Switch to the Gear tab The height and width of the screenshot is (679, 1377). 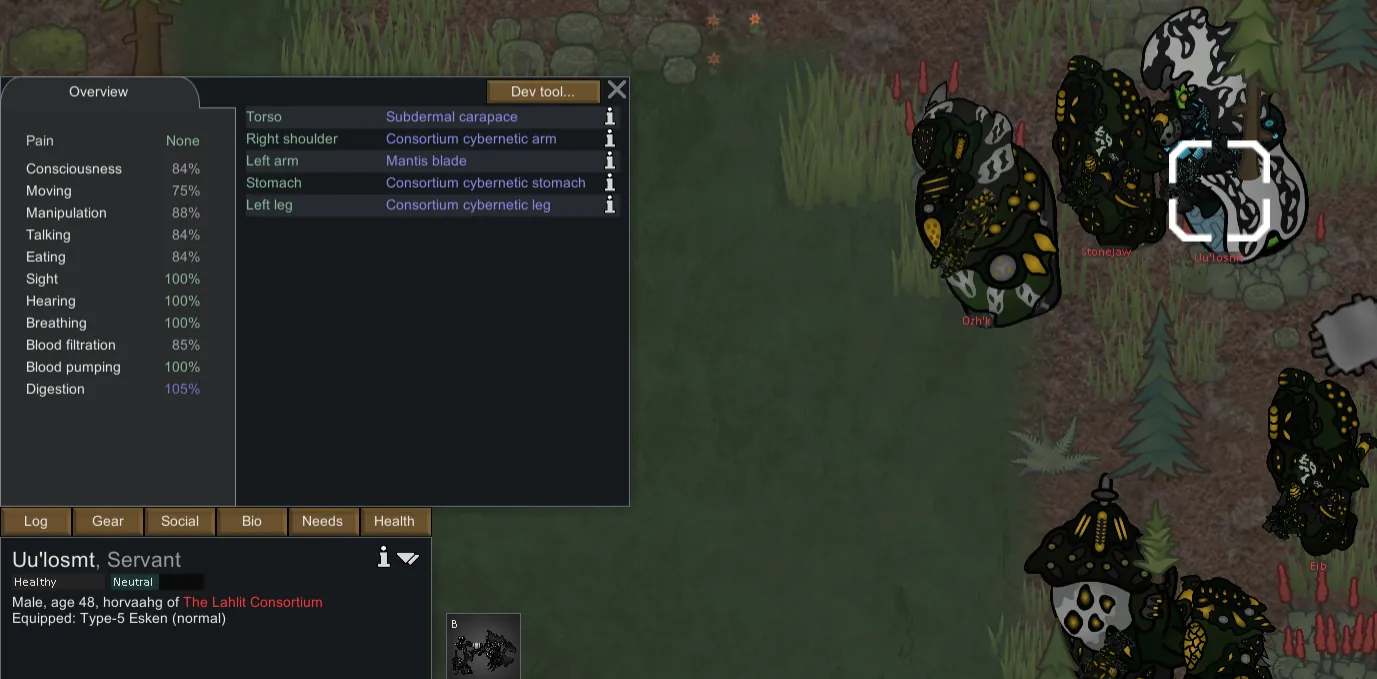pos(108,521)
